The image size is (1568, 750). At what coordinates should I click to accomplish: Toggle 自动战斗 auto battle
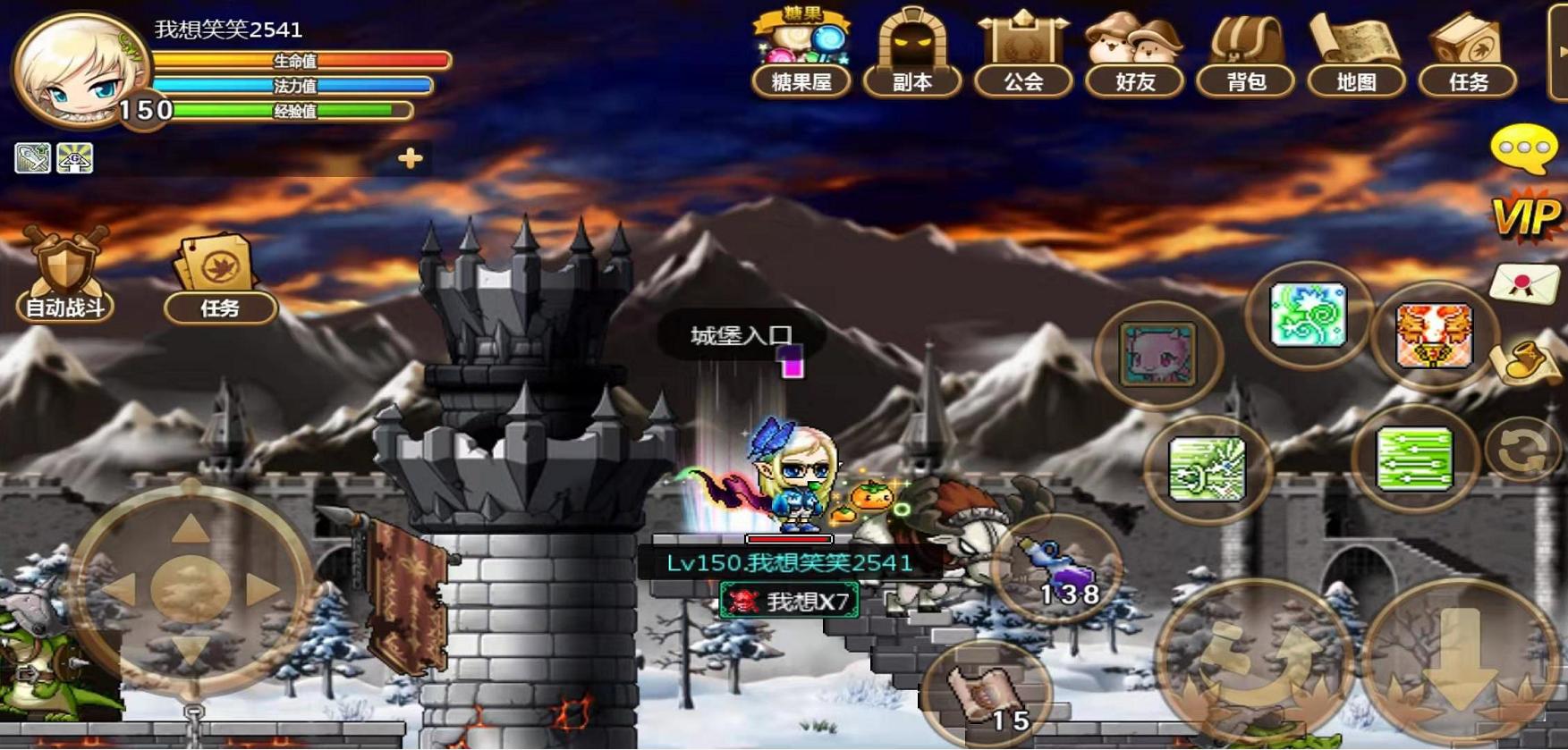[64, 275]
